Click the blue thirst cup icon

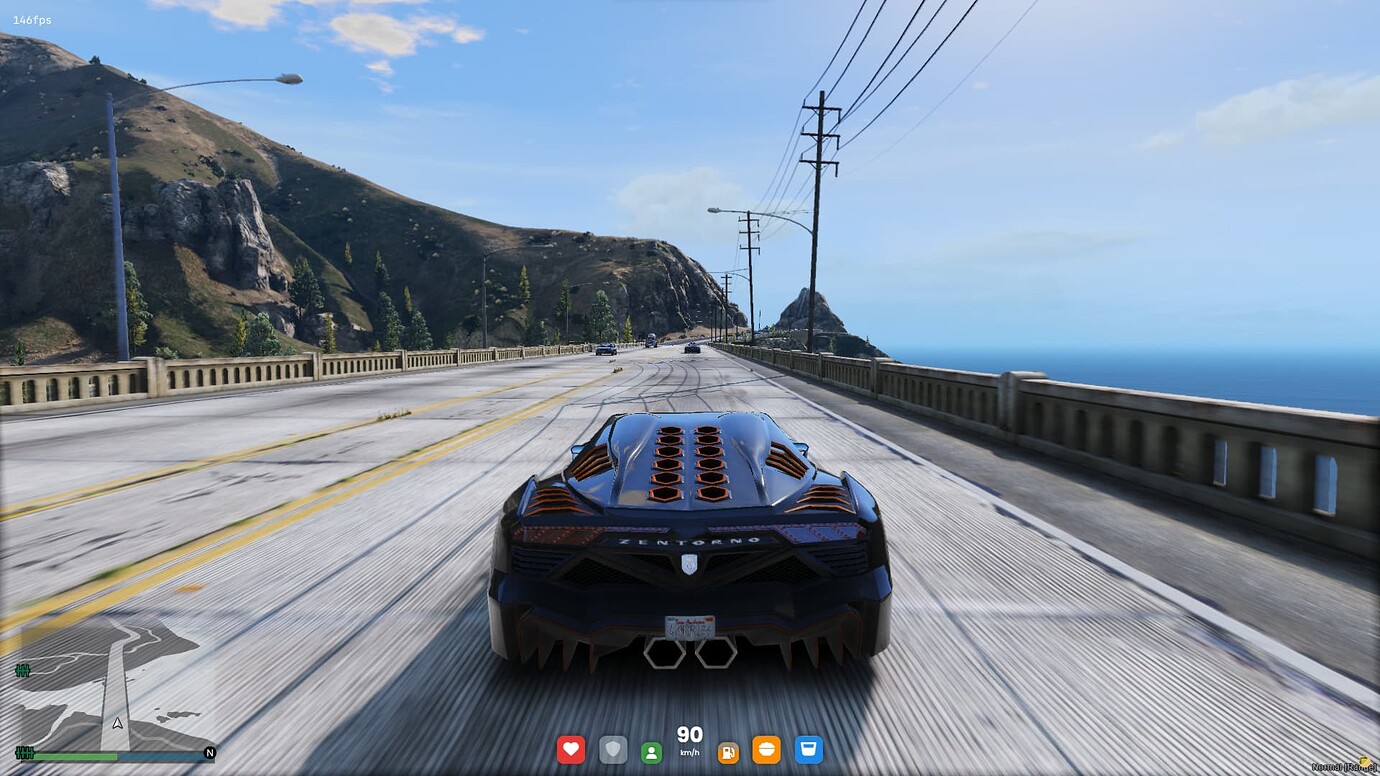point(808,748)
